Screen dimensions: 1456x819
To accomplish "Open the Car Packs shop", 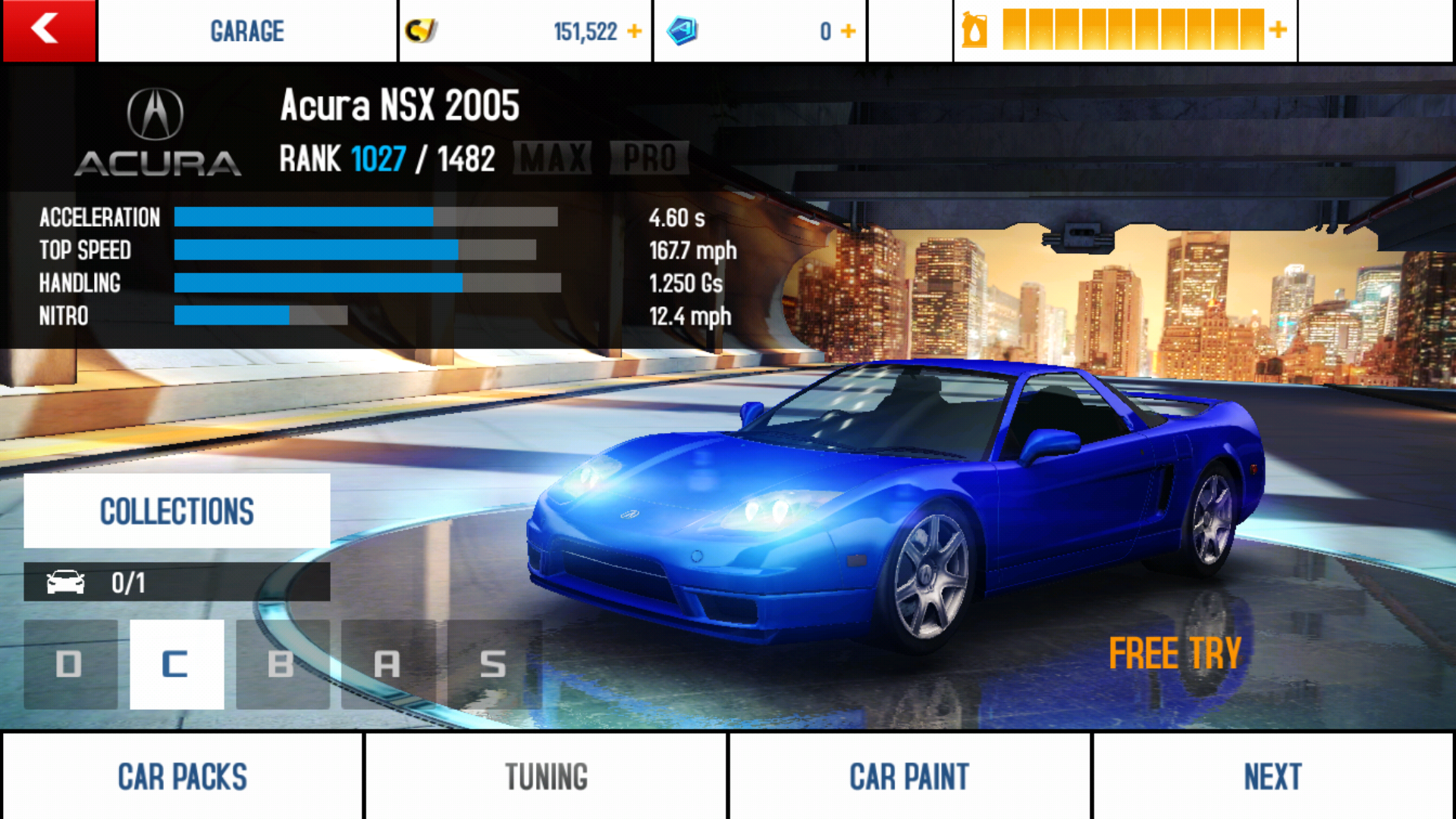I will pyautogui.click(x=182, y=777).
